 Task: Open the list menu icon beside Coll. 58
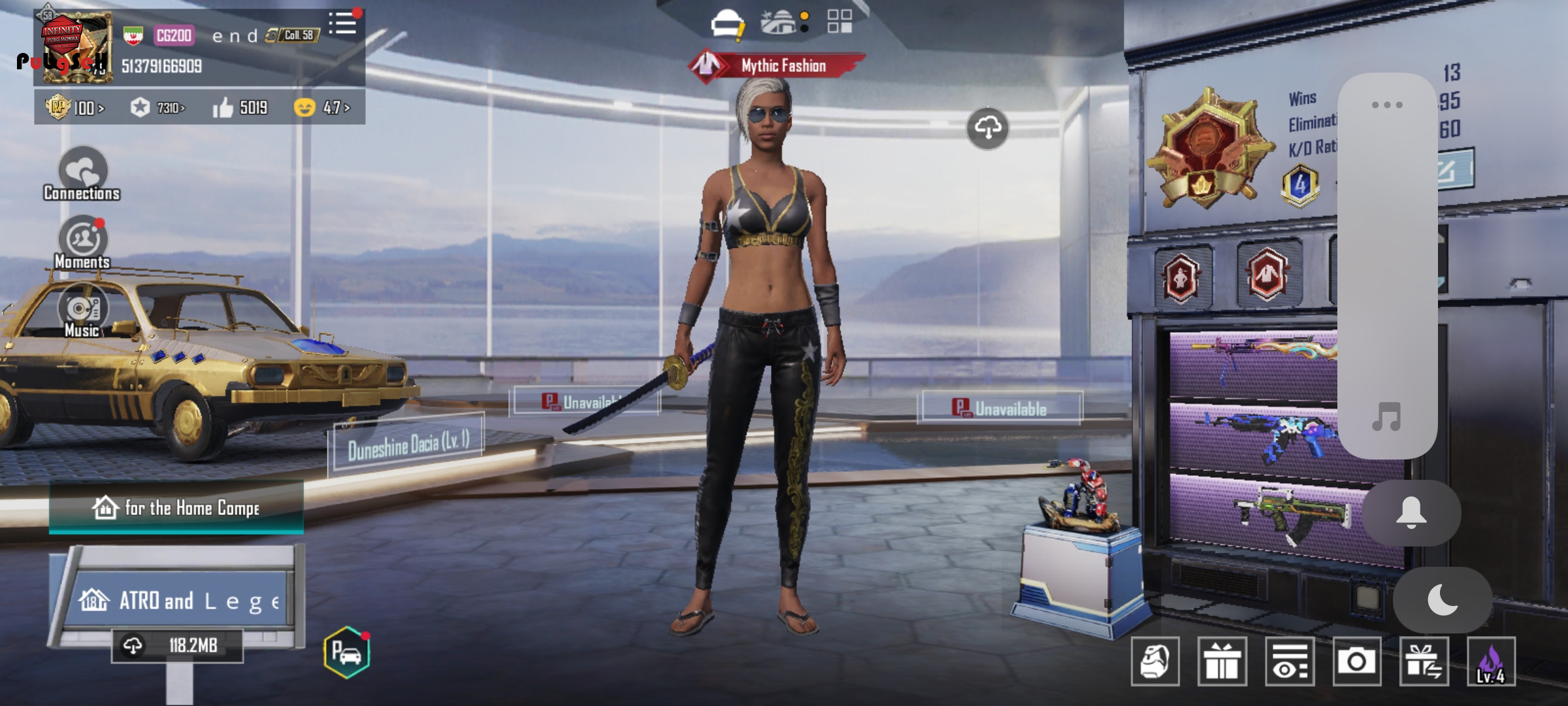pos(342,24)
